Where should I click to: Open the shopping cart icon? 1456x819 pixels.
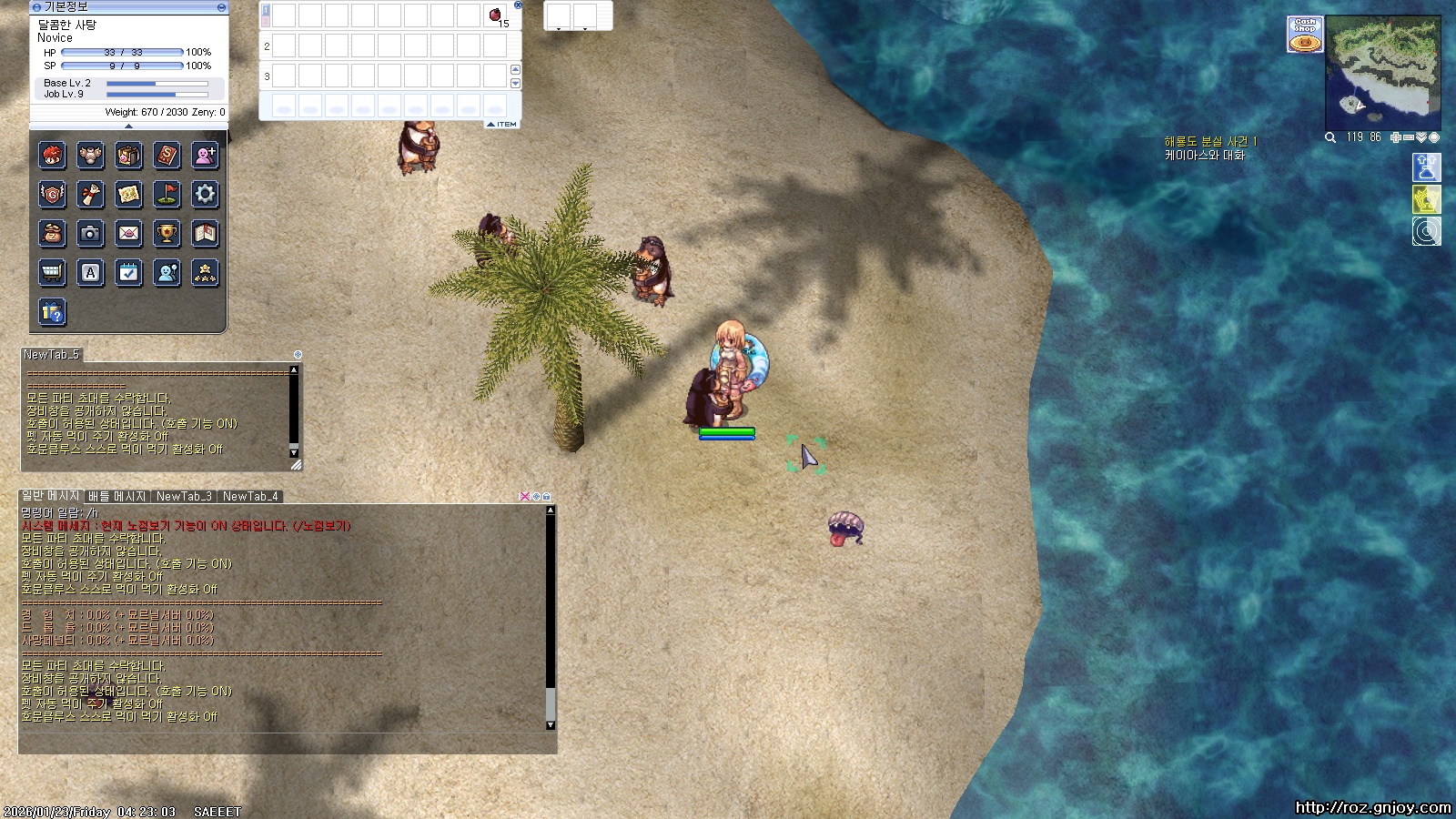pos(52,273)
